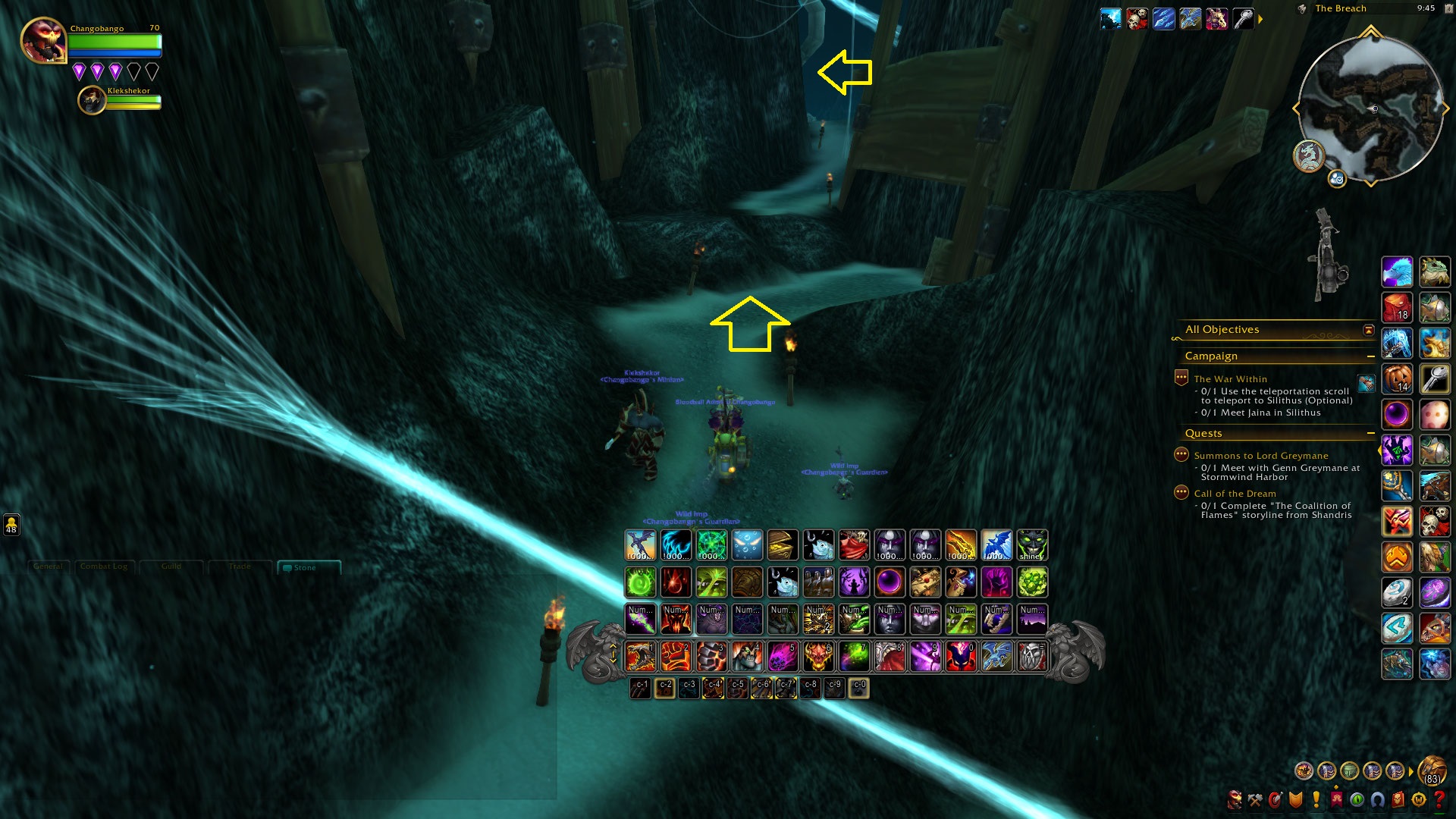Viewport: 1456px width, 819px height.
Task: Click the treasure chest action button
Action: pos(783,545)
